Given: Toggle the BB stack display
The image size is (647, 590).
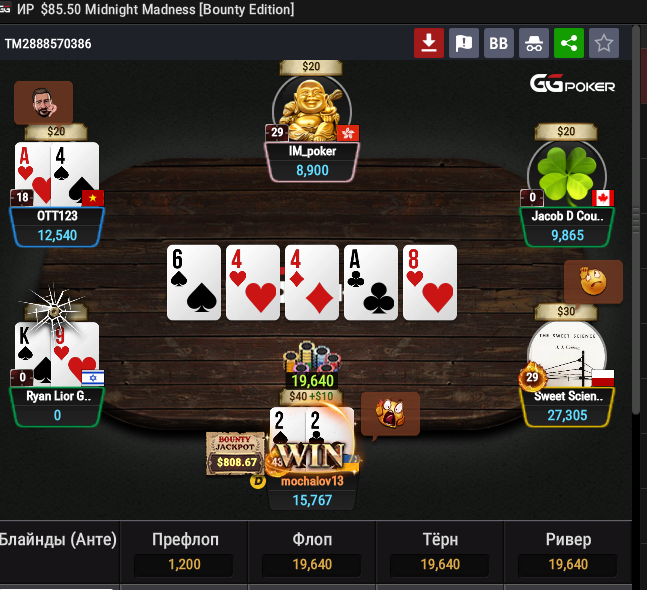Looking at the screenshot, I should click(x=498, y=43).
